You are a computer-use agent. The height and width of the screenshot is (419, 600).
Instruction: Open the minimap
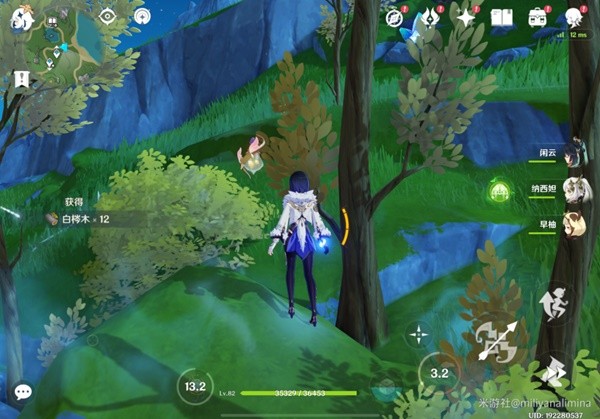click(x=62, y=47)
